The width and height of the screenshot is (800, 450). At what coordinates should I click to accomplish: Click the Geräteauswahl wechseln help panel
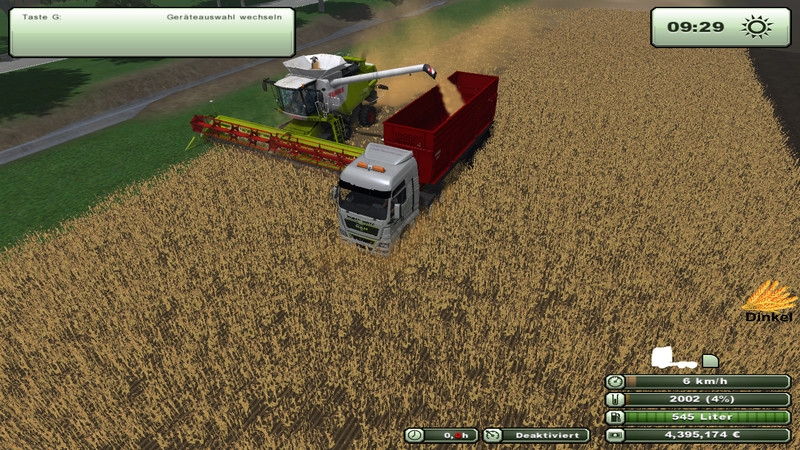click(150, 31)
